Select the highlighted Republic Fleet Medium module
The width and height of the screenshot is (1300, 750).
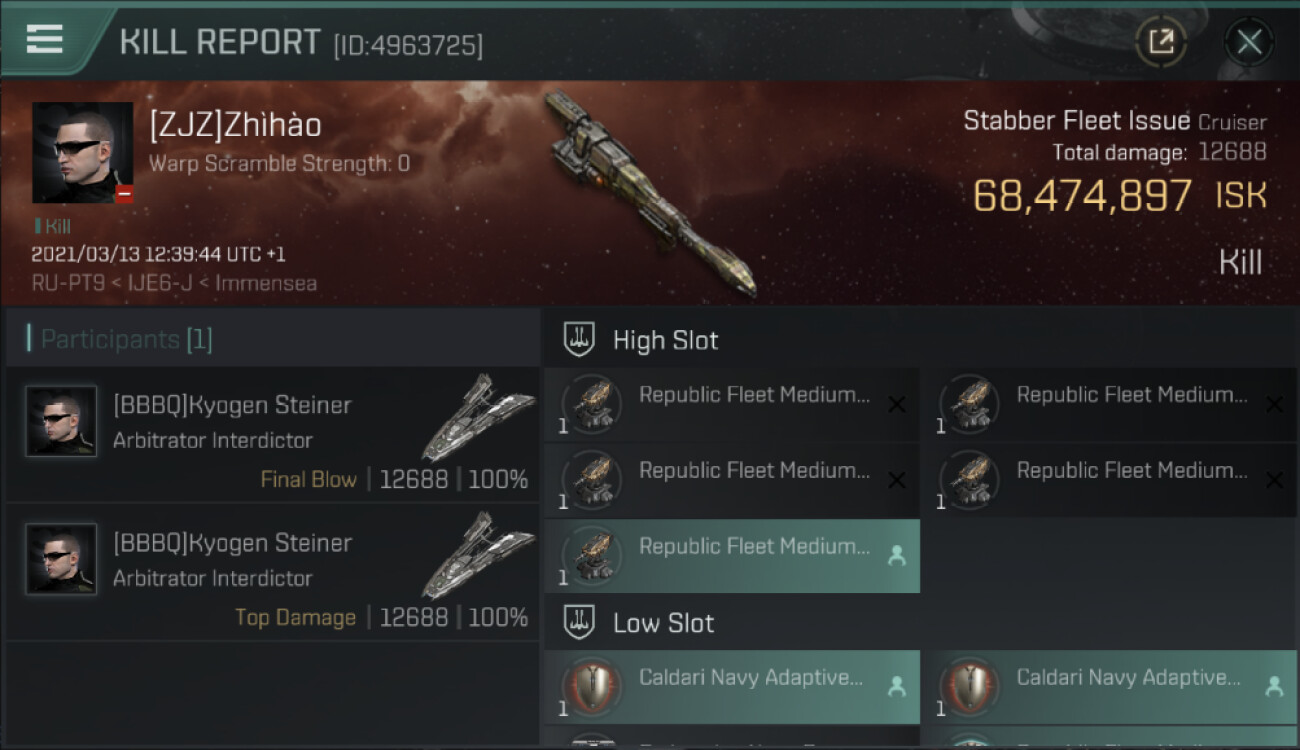pos(732,556)
